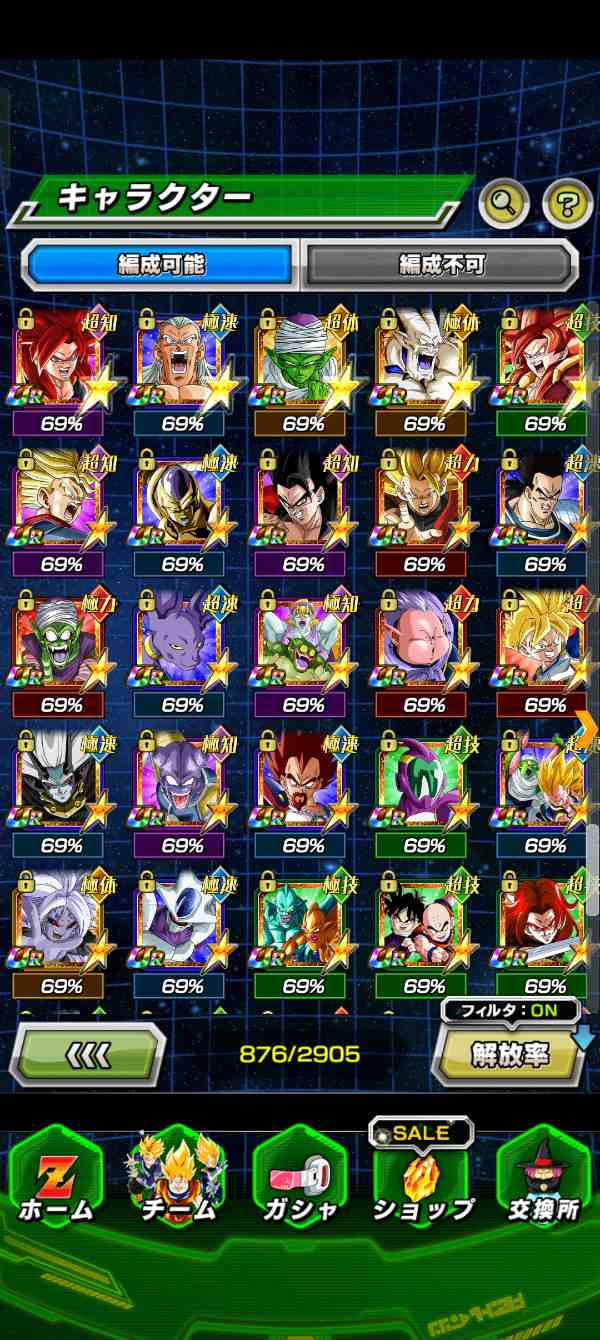This screenshot has height=1340, width=600.
Task: Select the shouting grey-haired old man card
Action: coord(181,360)
